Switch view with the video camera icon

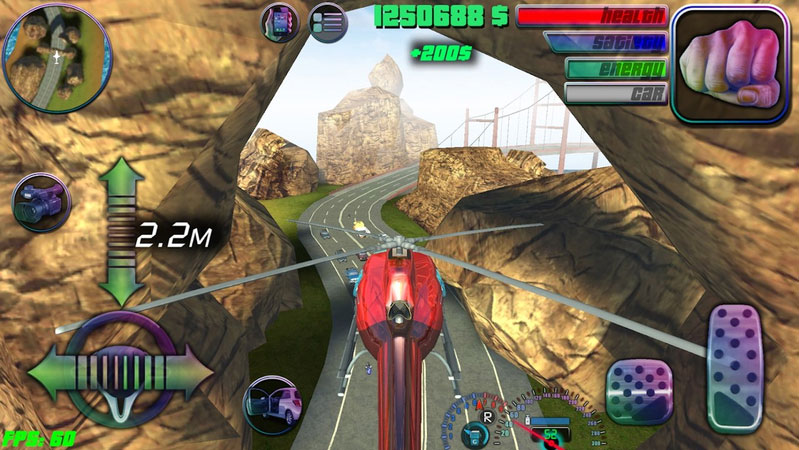(x=38, y=203)
